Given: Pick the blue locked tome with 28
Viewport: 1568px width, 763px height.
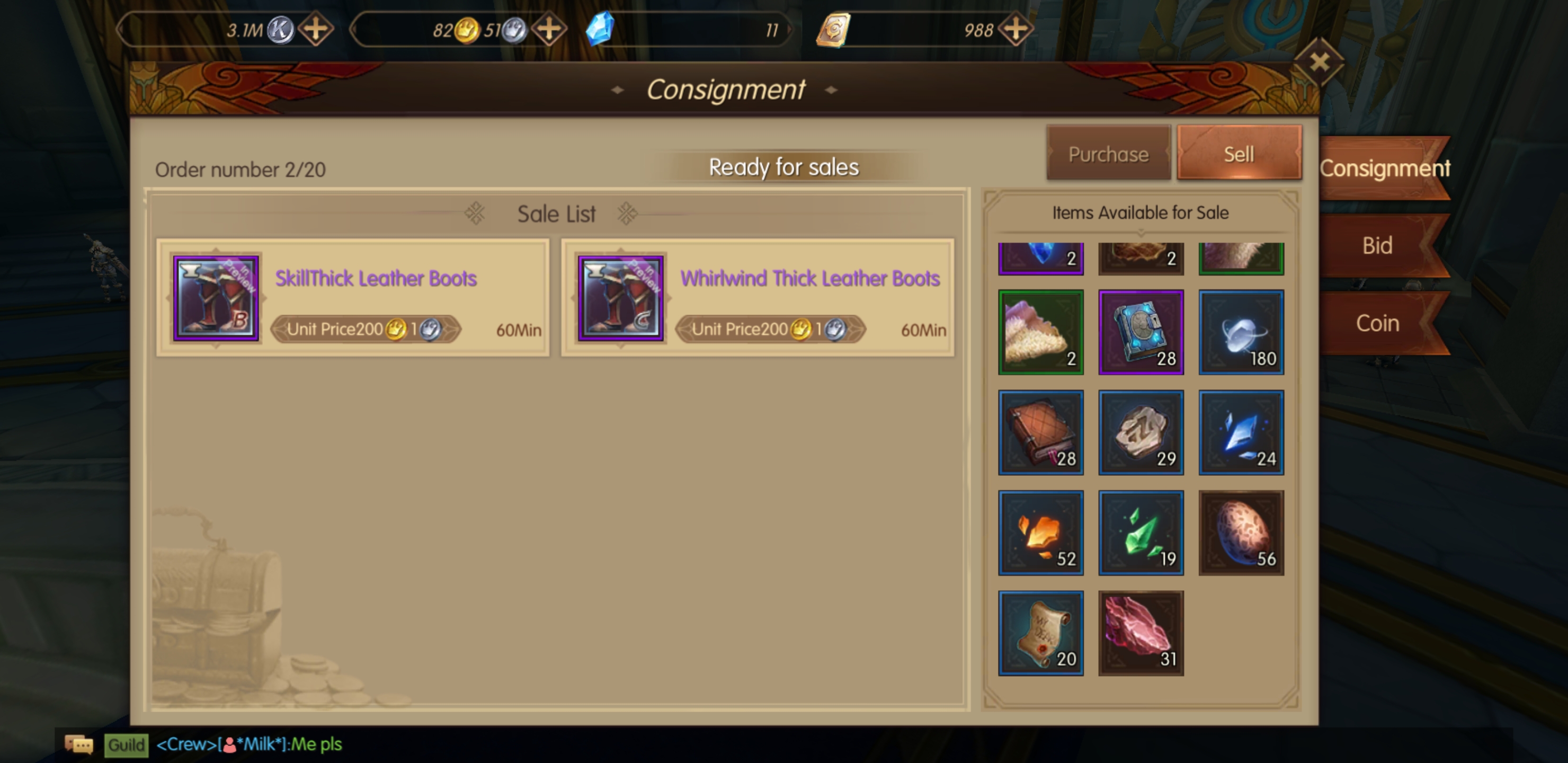Looking at the screenshot, I should click(x=1141, y=332).
